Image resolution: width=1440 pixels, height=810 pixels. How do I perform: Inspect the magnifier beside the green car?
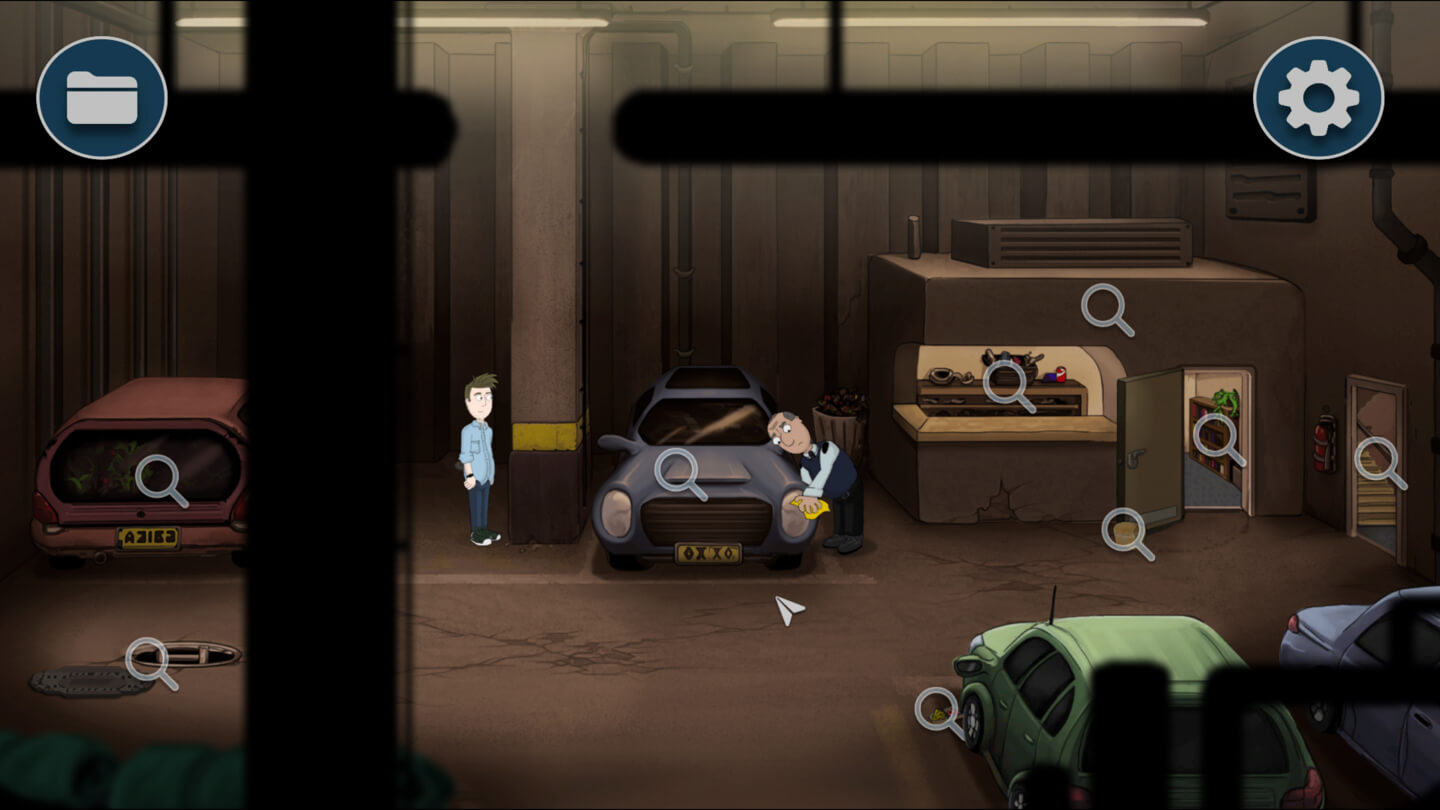(x=936, y=710)
